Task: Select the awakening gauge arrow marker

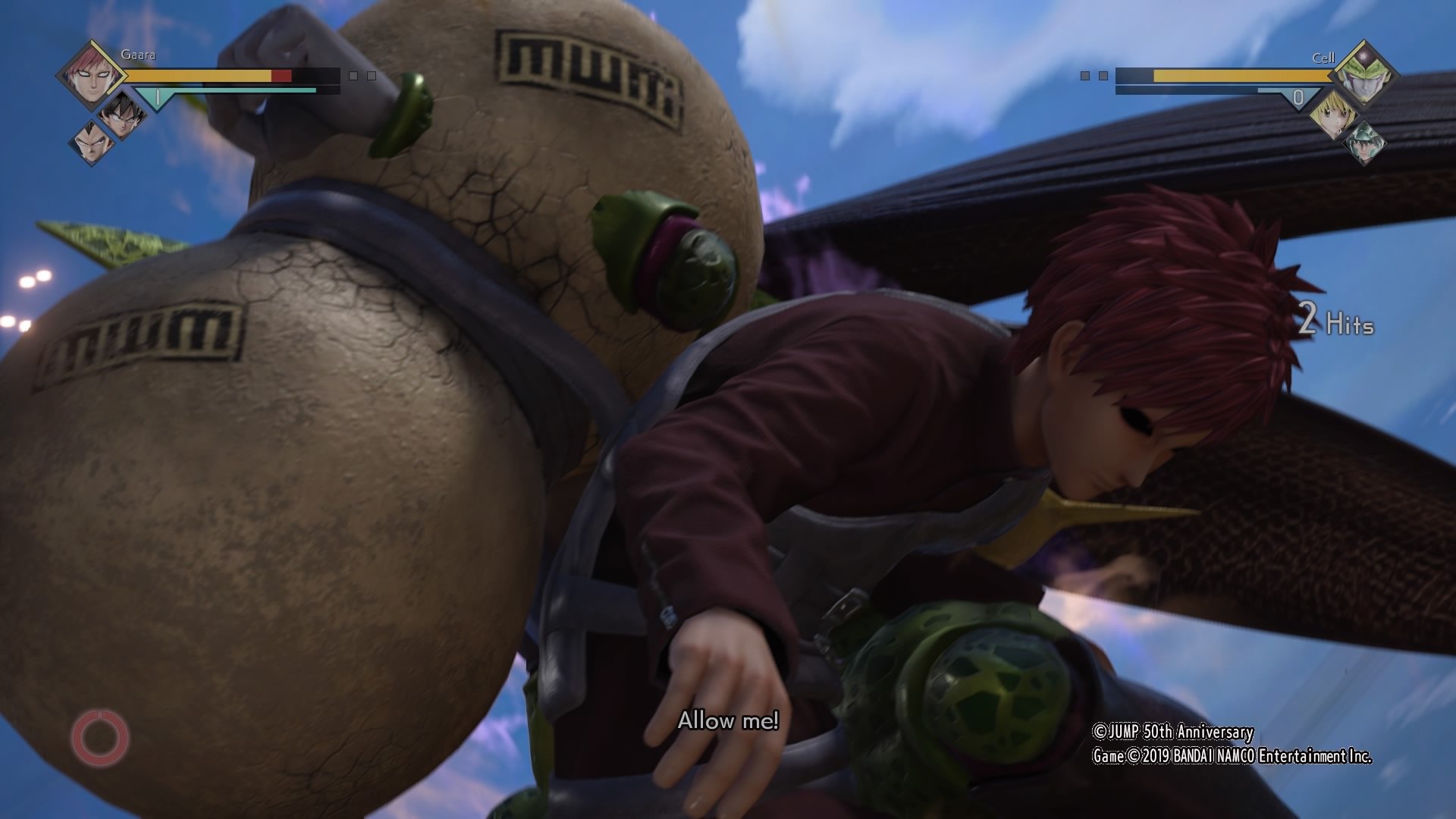Action: 158,98
